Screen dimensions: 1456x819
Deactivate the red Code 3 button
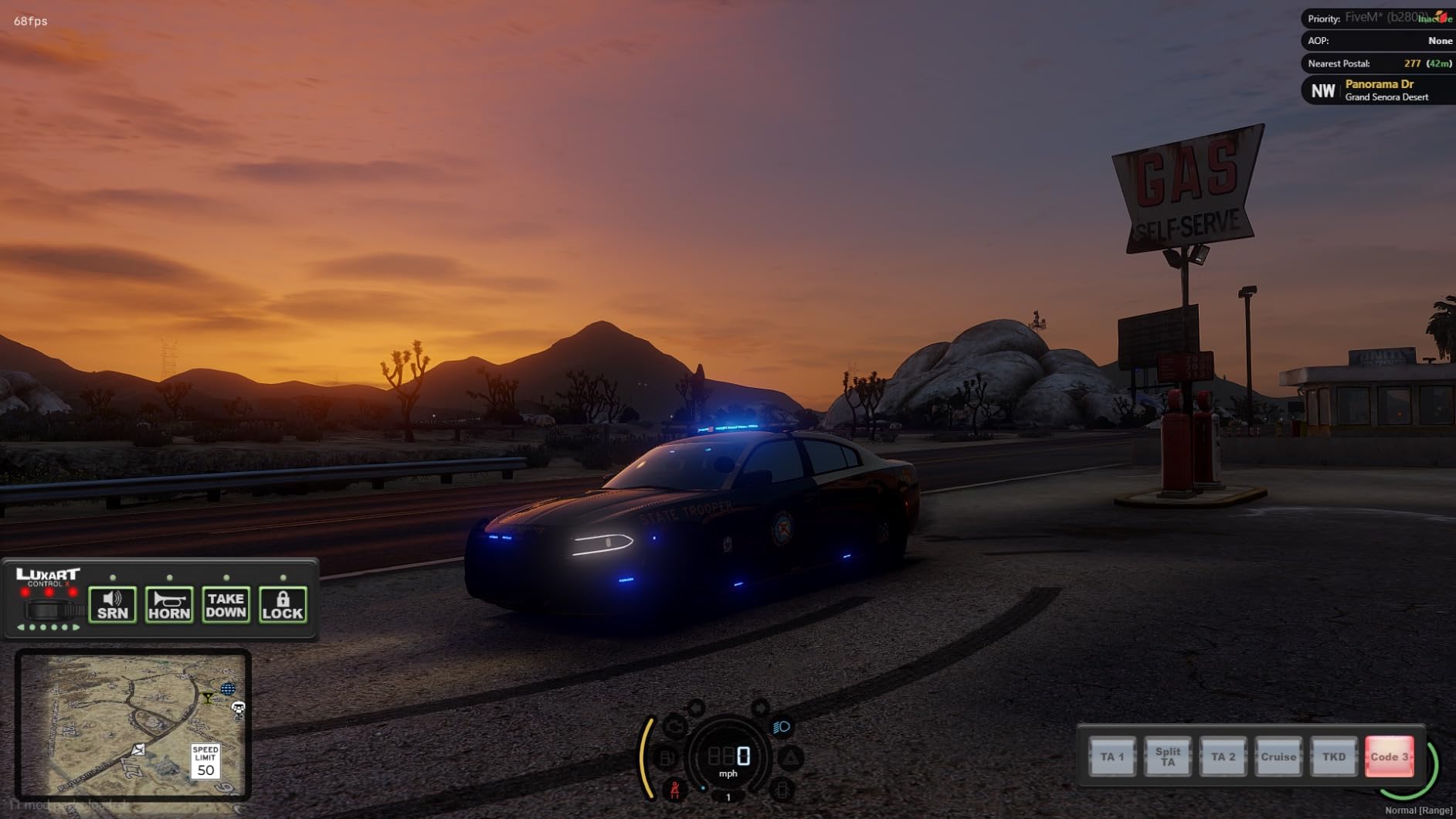click(x=1389, y=756)
